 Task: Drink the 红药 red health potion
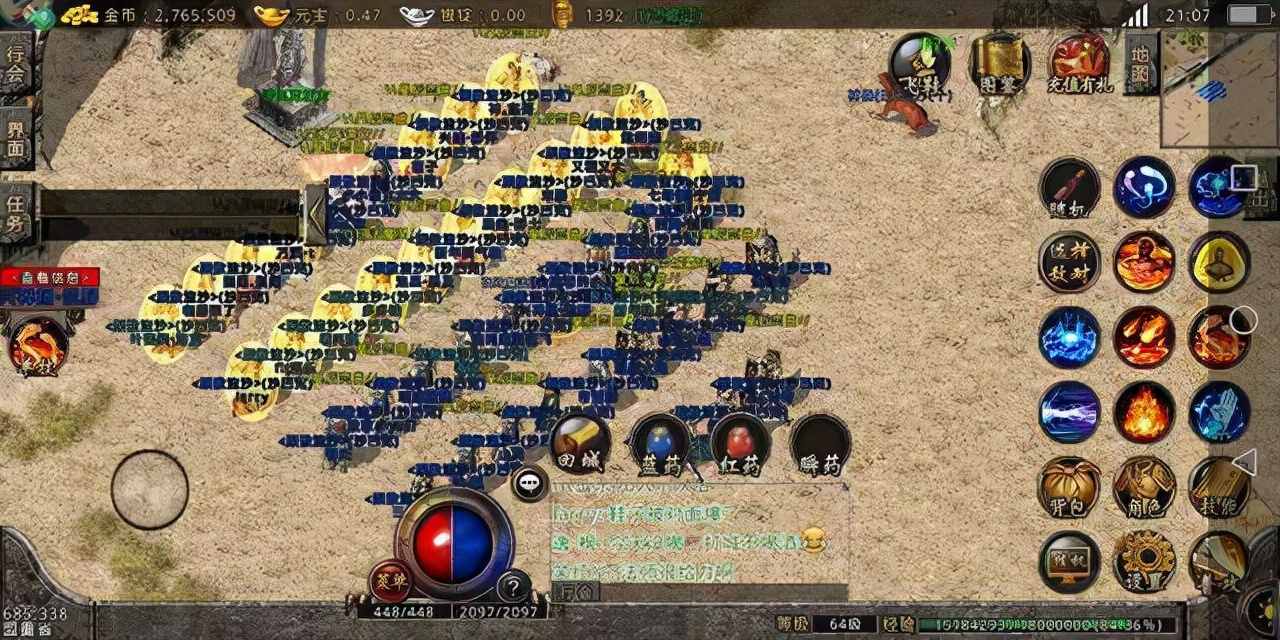click(740, 444)
